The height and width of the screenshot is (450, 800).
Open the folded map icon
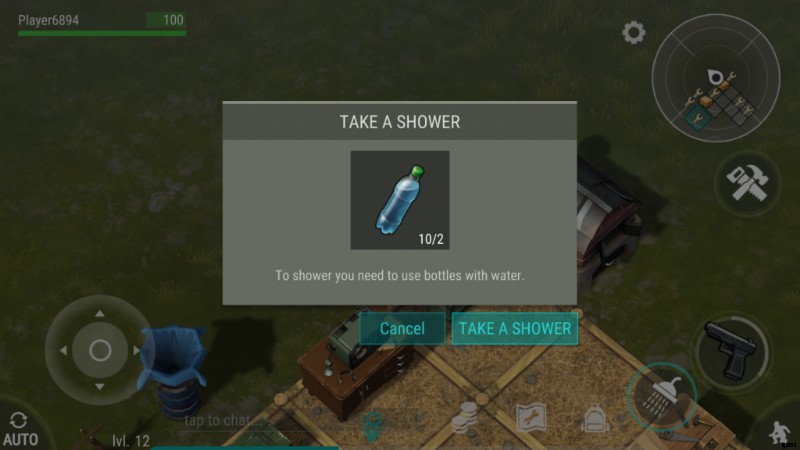click(x=529, y=419)
